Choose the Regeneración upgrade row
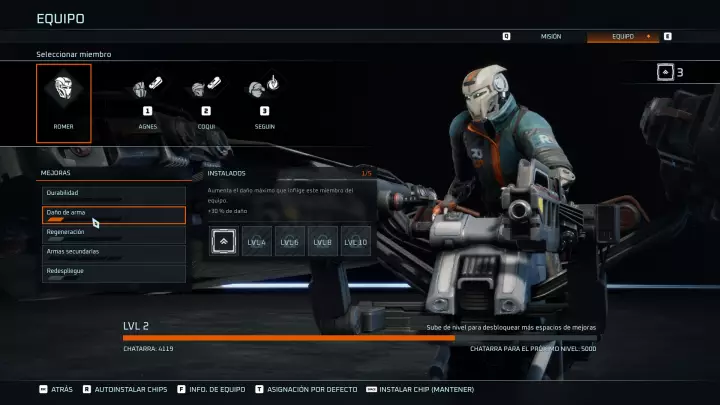The height and width of the screenshot is (405, 720). (x=113, y=233)
